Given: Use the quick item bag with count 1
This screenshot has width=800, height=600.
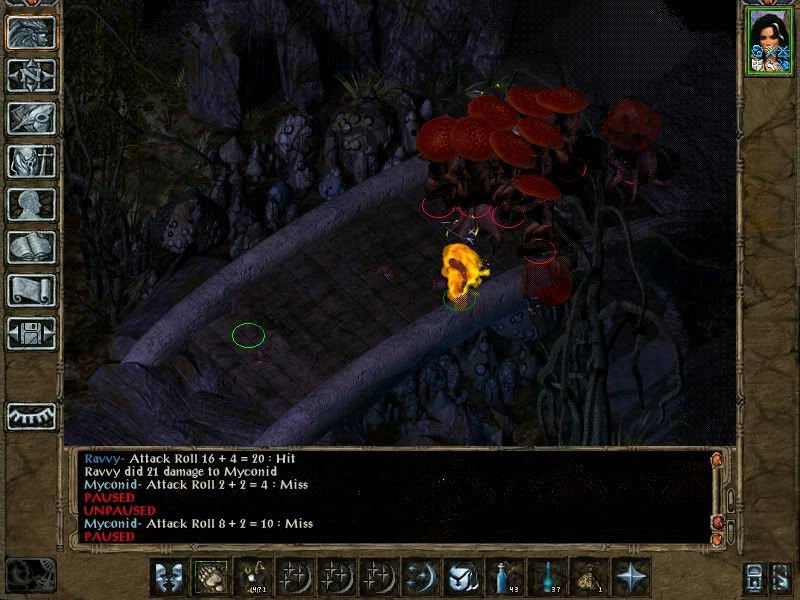Looking at the screenshot, I should coord(592,576).
